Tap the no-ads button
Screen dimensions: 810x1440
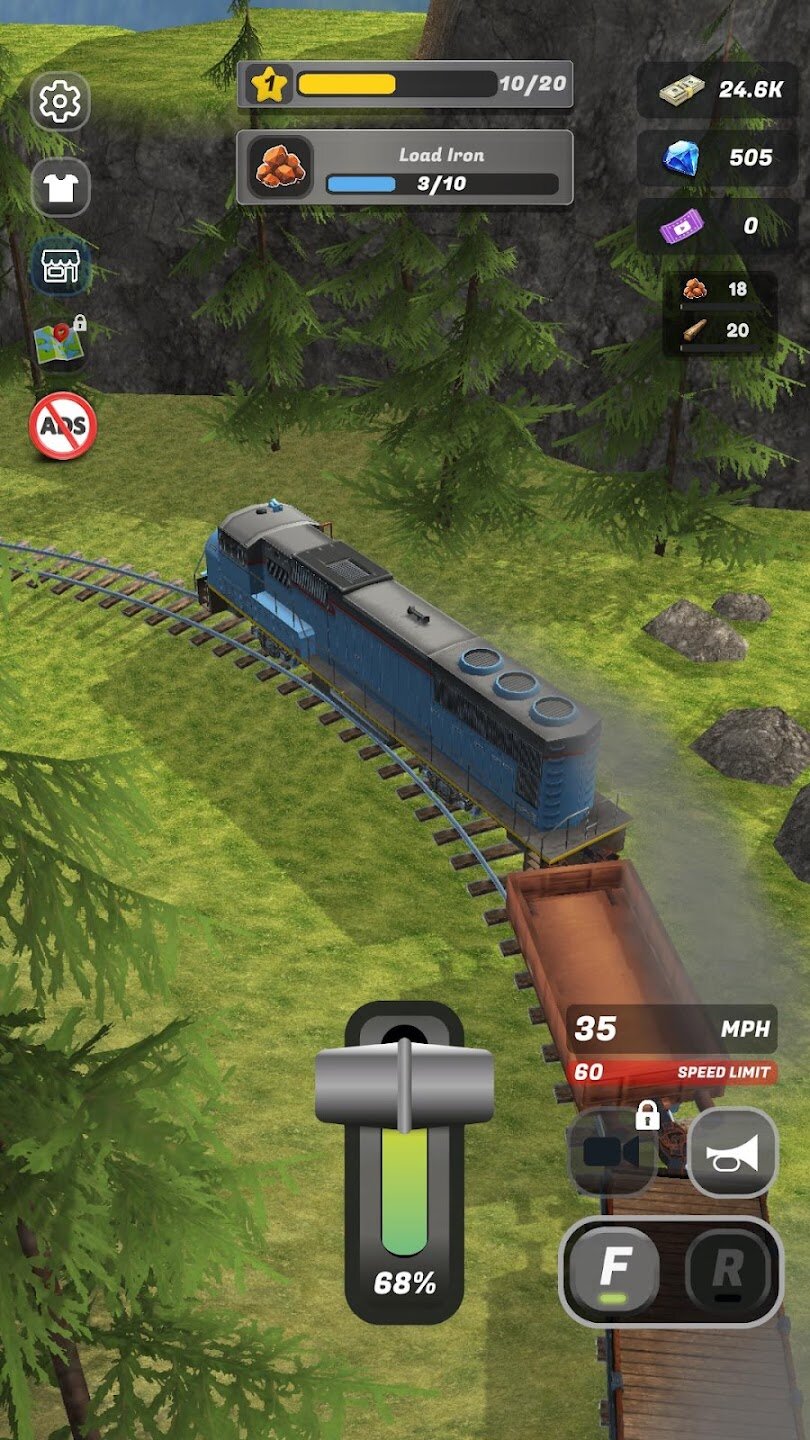(x=62, y=427)
